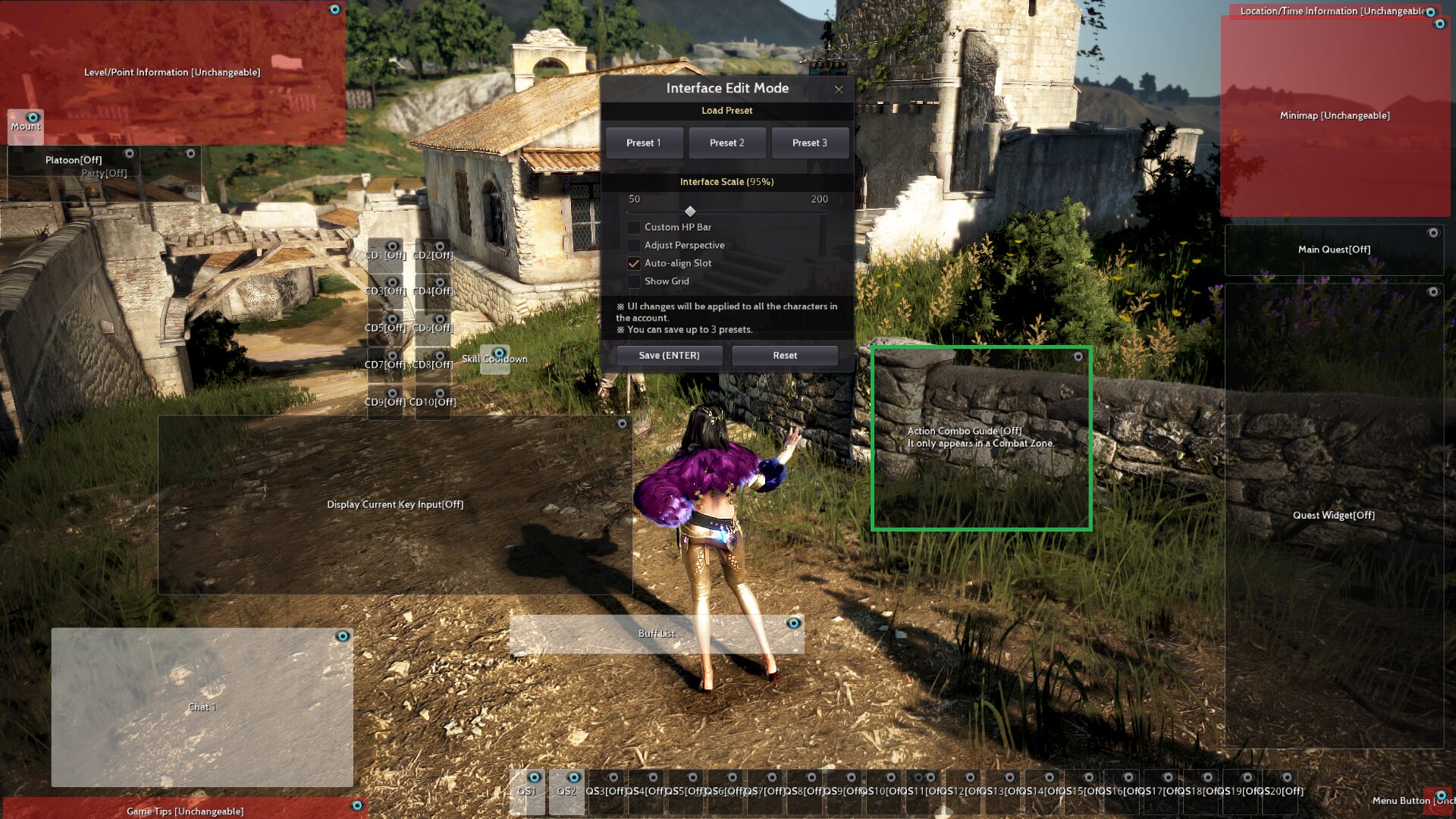Viewport: 1456px width, 819px height.
Task: Select the Quest Widget panel
Action: pos(1333,515)
